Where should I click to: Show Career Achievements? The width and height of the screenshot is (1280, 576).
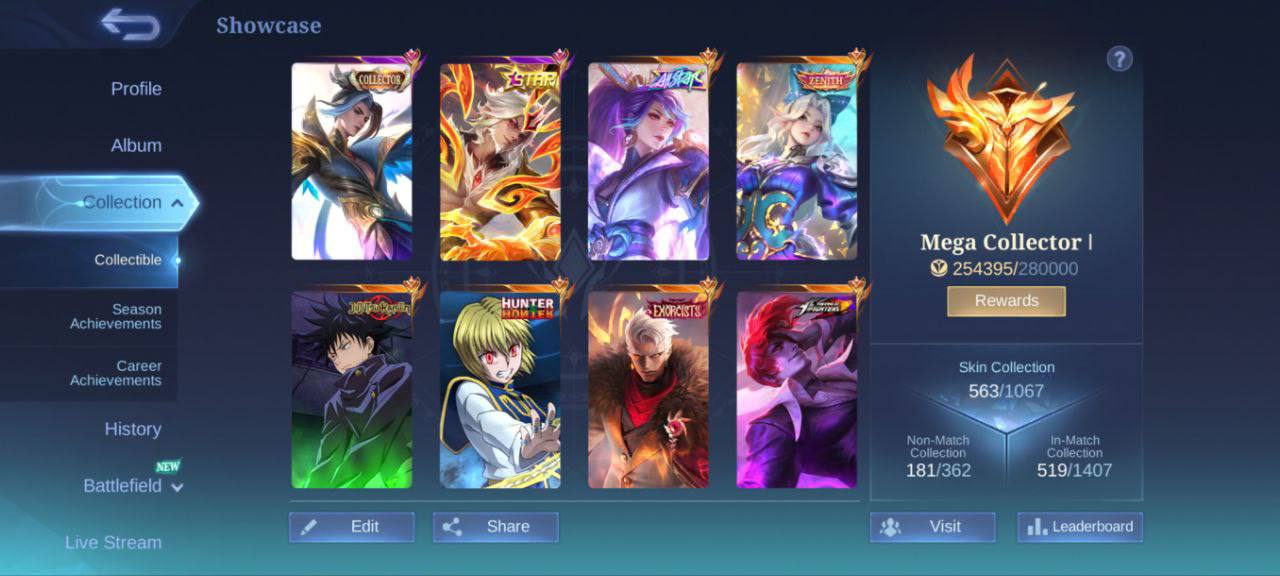click(115, 373)
